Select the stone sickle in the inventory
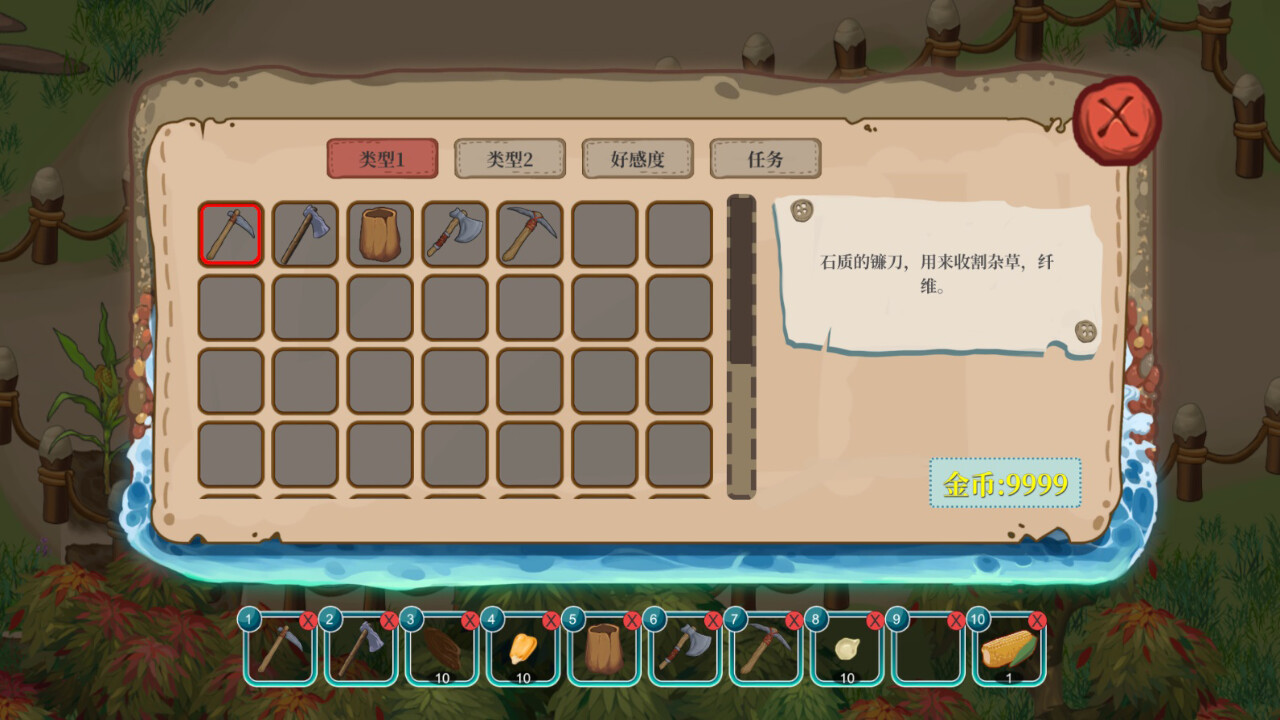This screenshot has height=720, width=1280. (230, 233)
